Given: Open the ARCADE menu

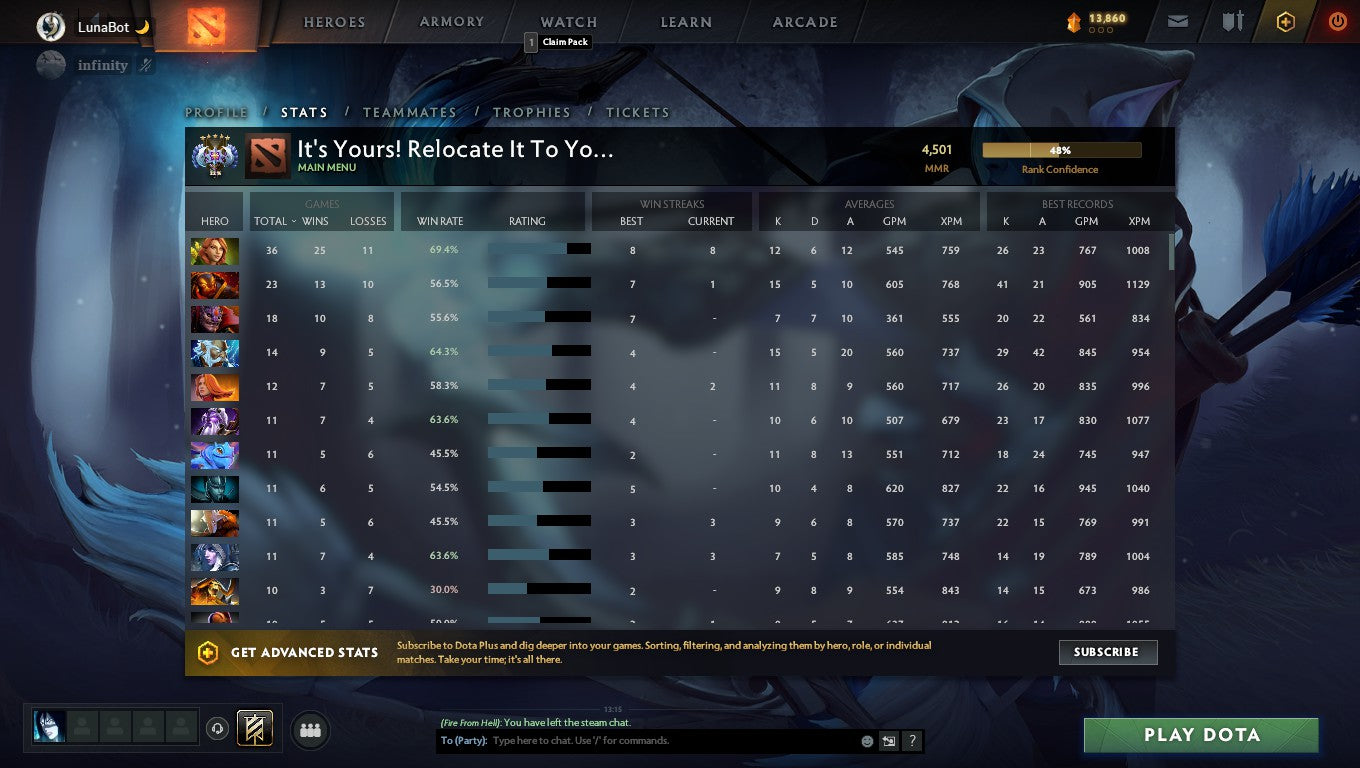Looking at the screenshot, I should coord(806,21).
